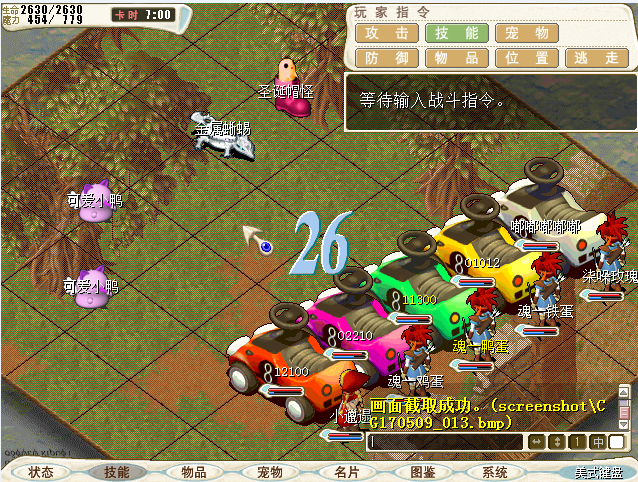Open the 系统 (System) menu

point(495,472)
